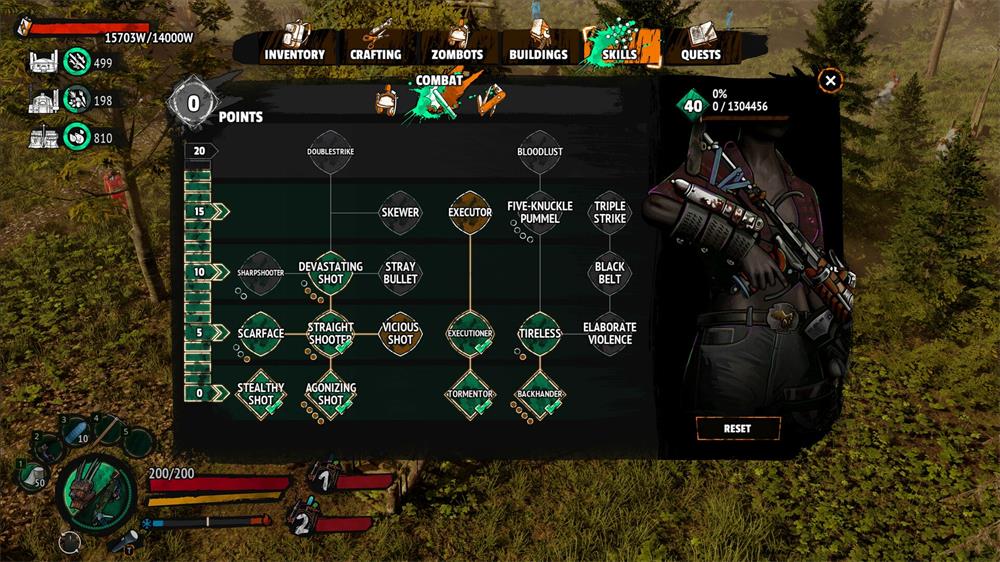
Task: Open the Zombots tab
Action: [x=456, y=54]
